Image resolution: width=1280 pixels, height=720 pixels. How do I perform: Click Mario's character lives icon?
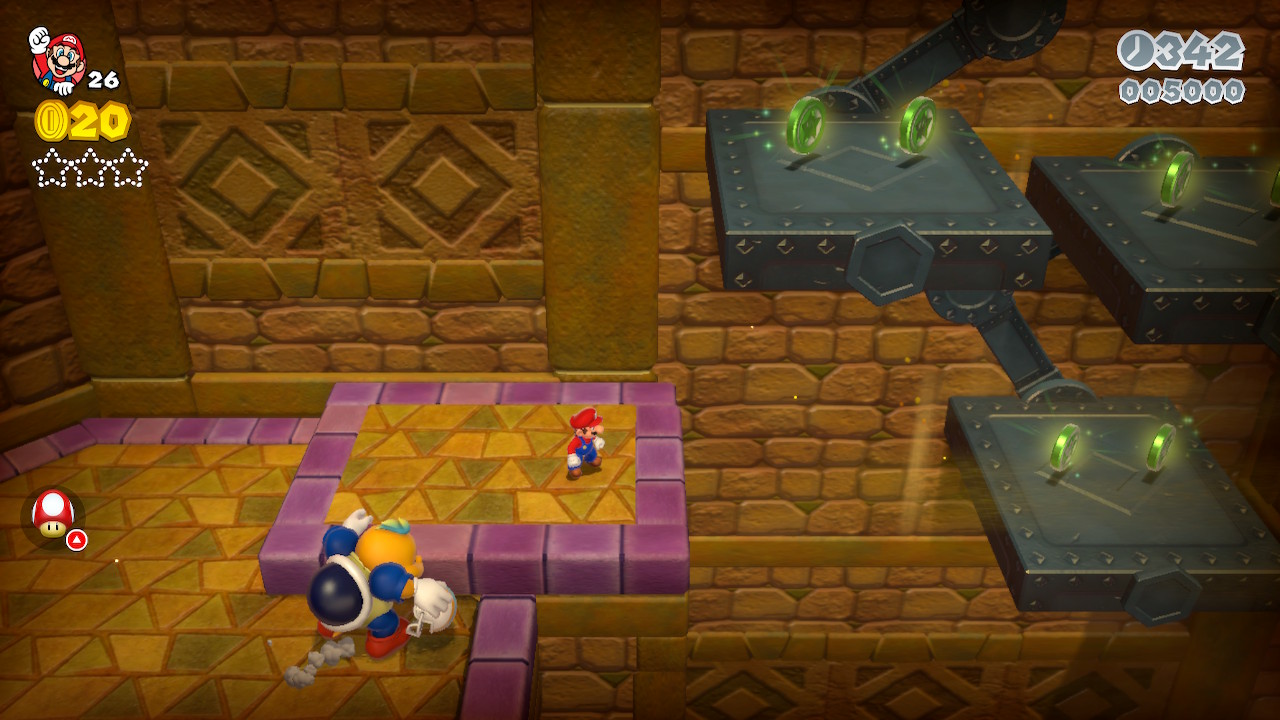[x=57, y=60]
